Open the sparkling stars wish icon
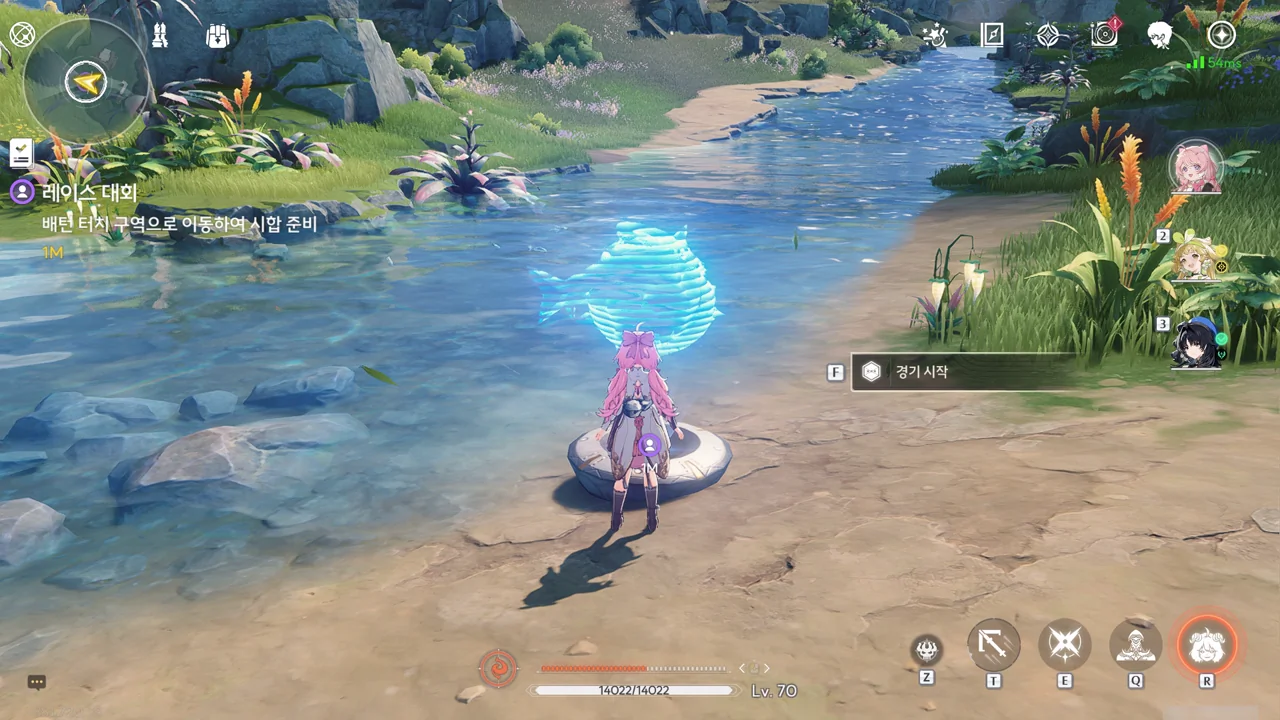This screenshot has width=1280, height=720. (934, 36)
